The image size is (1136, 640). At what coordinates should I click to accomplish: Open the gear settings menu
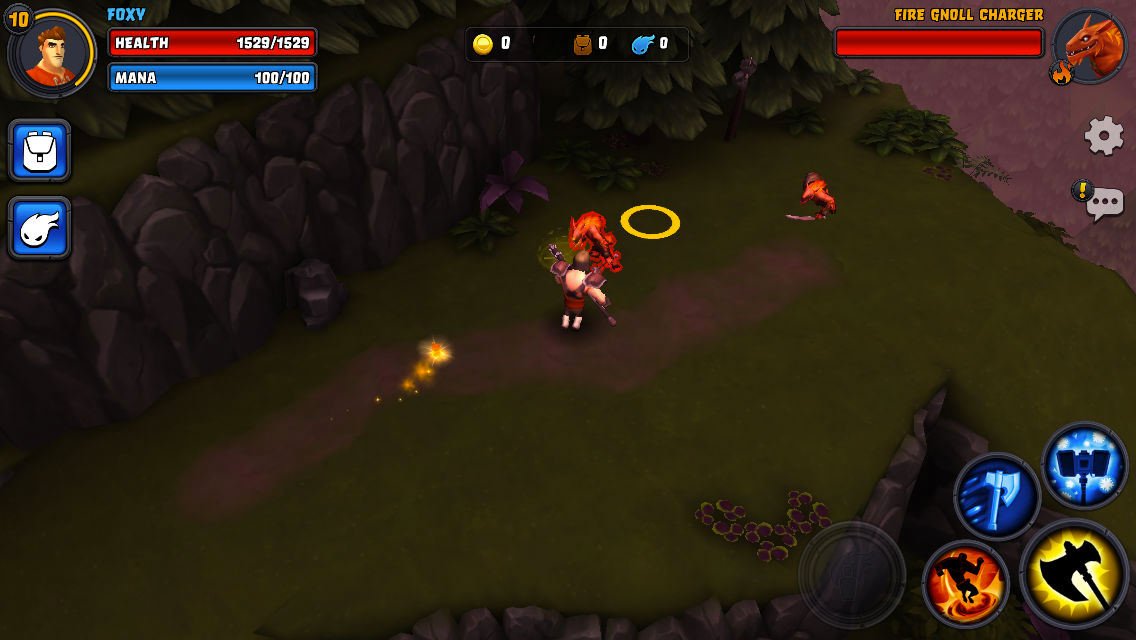1104,135
